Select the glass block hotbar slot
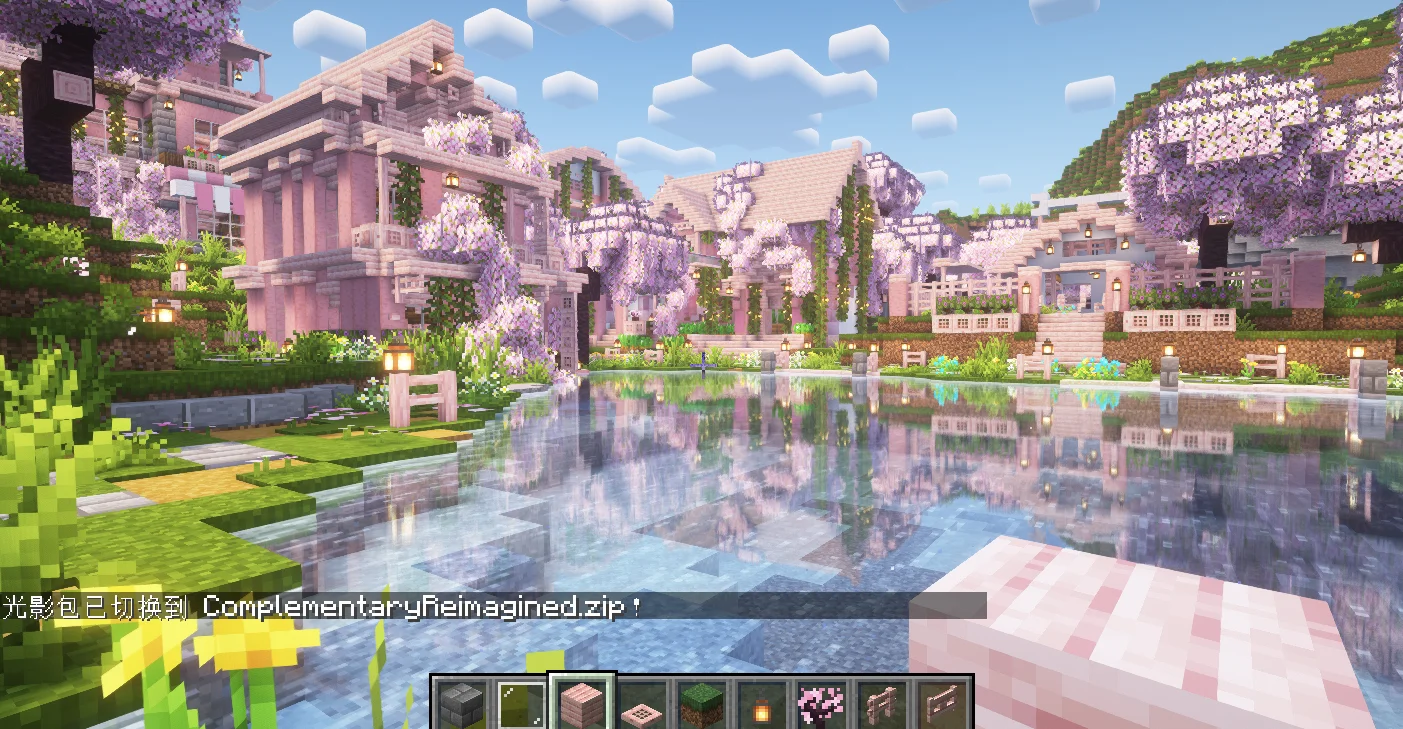 [522, 706]
